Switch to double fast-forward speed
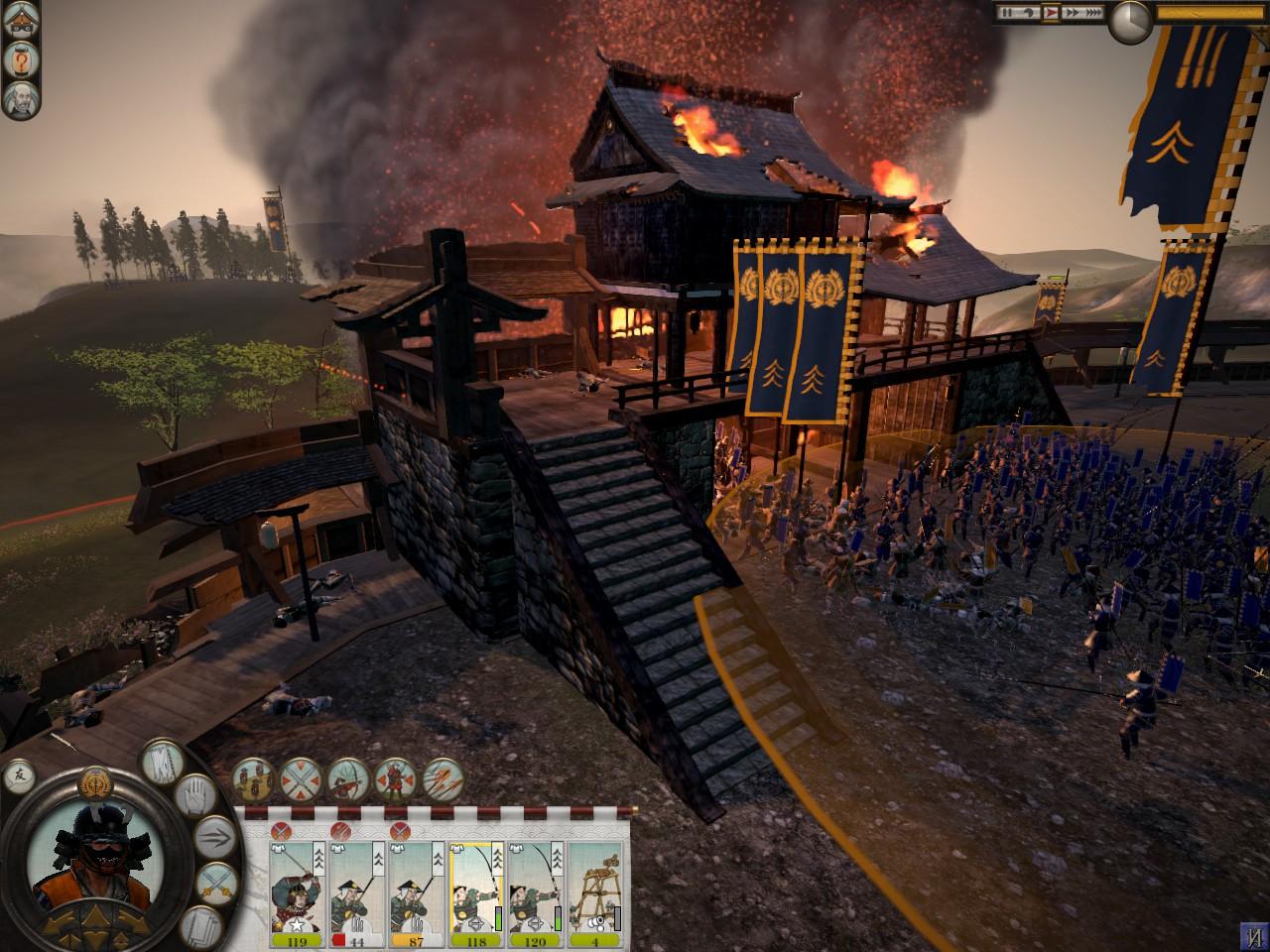The height and width of the screenshot is (952, 1270). coord(1072,13)
